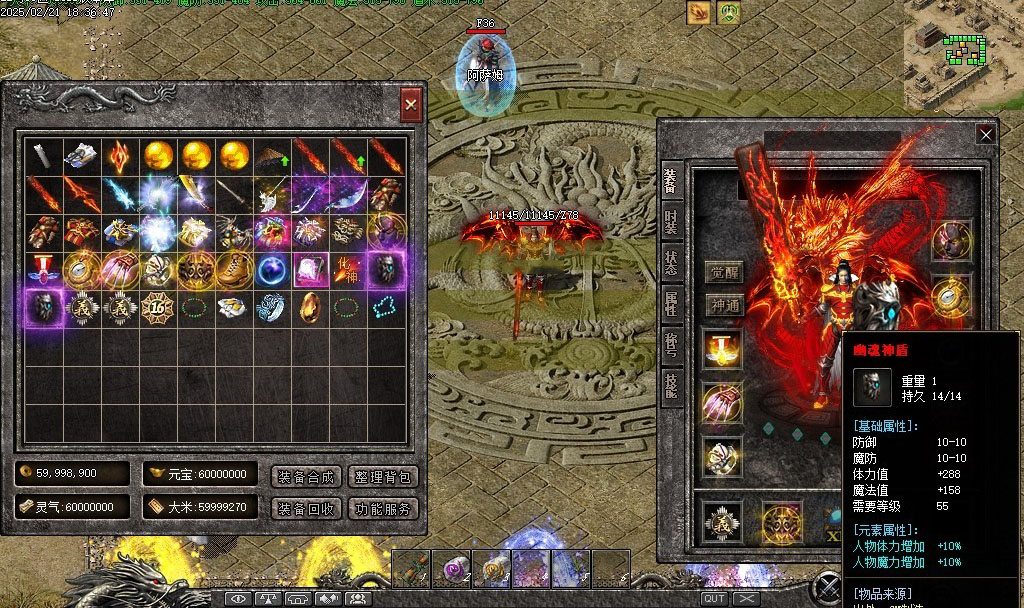This screenshot has width=1024, height=608.
Task: Open 装备回收 equipment recycling
Action: 306,508
